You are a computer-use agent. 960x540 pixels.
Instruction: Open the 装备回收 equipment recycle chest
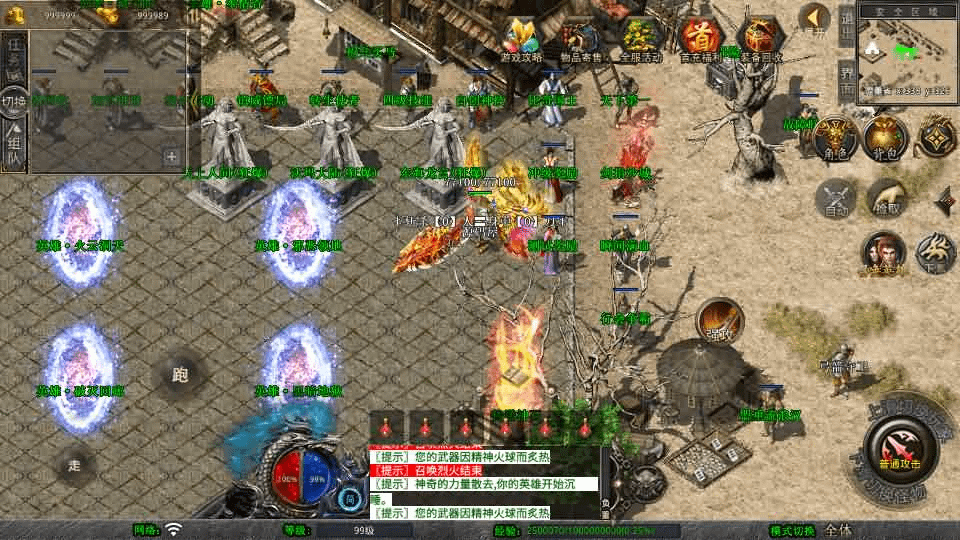pyautogui.click(x=760, y=38)
